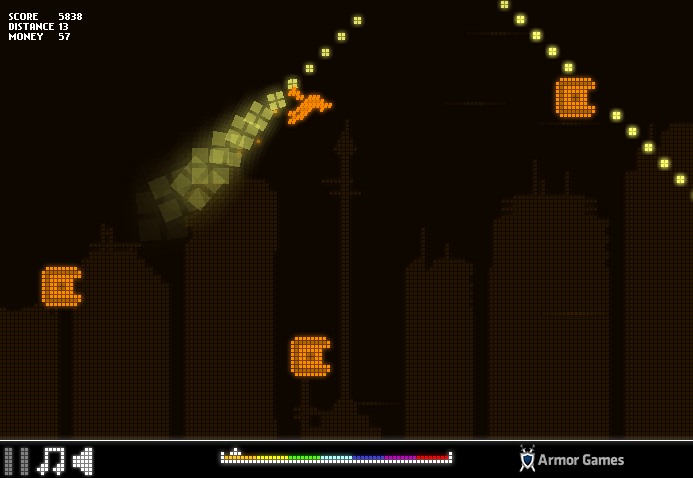This screenshot has height=478, width=693.
Task: Toggle sound effects with the speaker icon
Action: (x=83, y=461)
